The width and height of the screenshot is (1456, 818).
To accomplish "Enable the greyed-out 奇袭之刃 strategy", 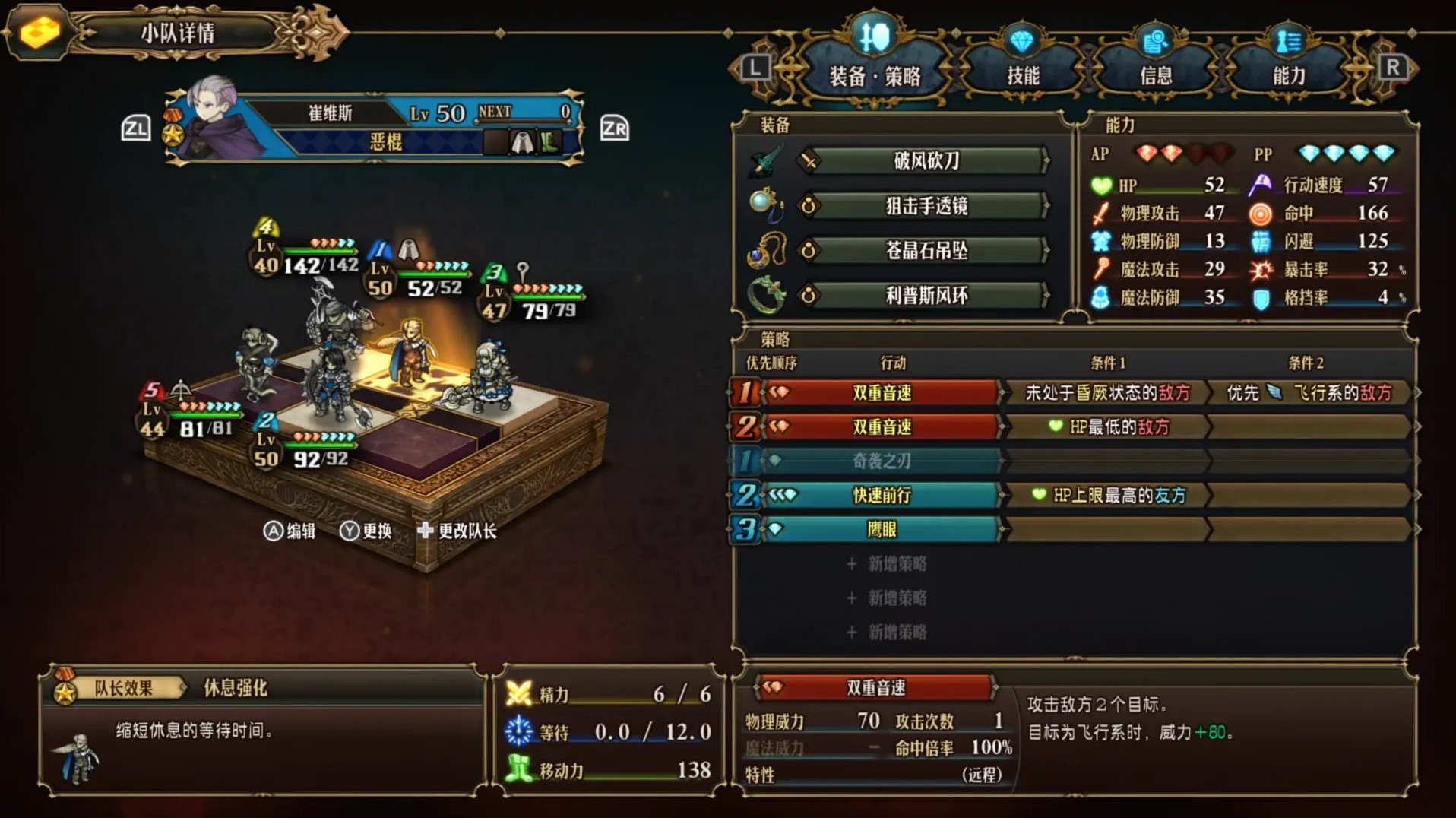I will (x=883, y=461).
